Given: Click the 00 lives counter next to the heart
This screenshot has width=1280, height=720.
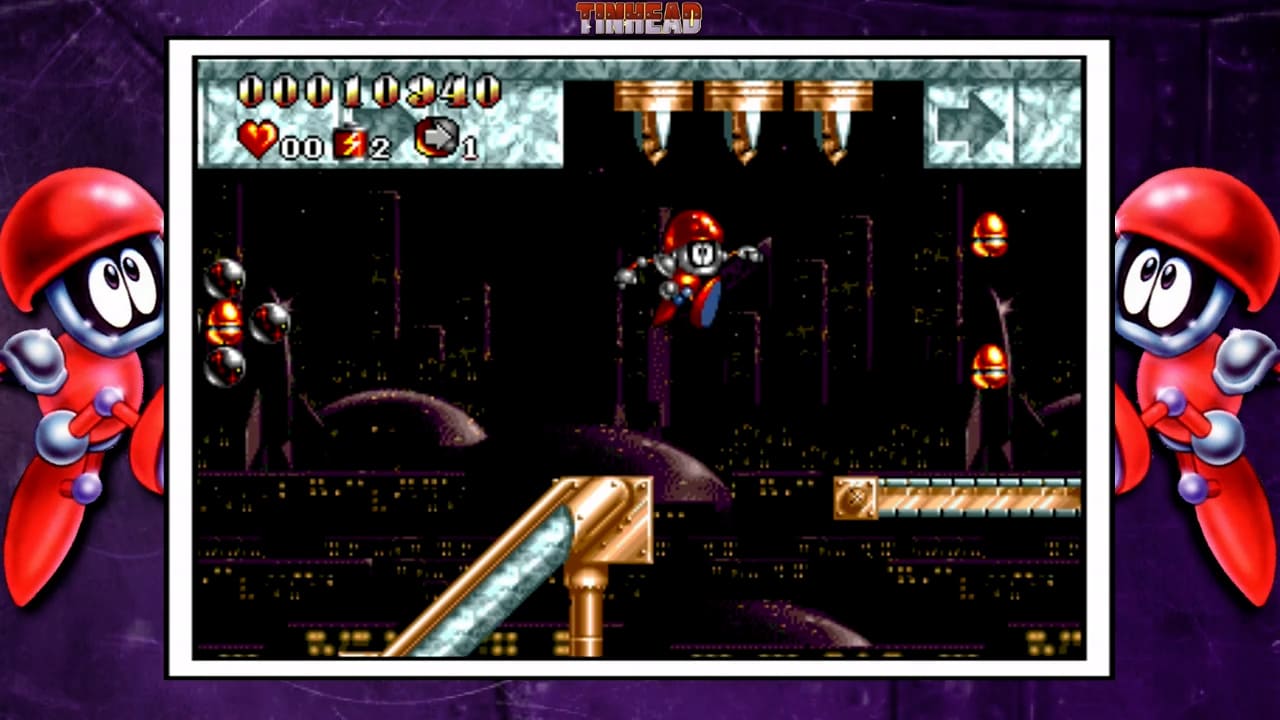Looking at the screenshot, I should 300,147.
